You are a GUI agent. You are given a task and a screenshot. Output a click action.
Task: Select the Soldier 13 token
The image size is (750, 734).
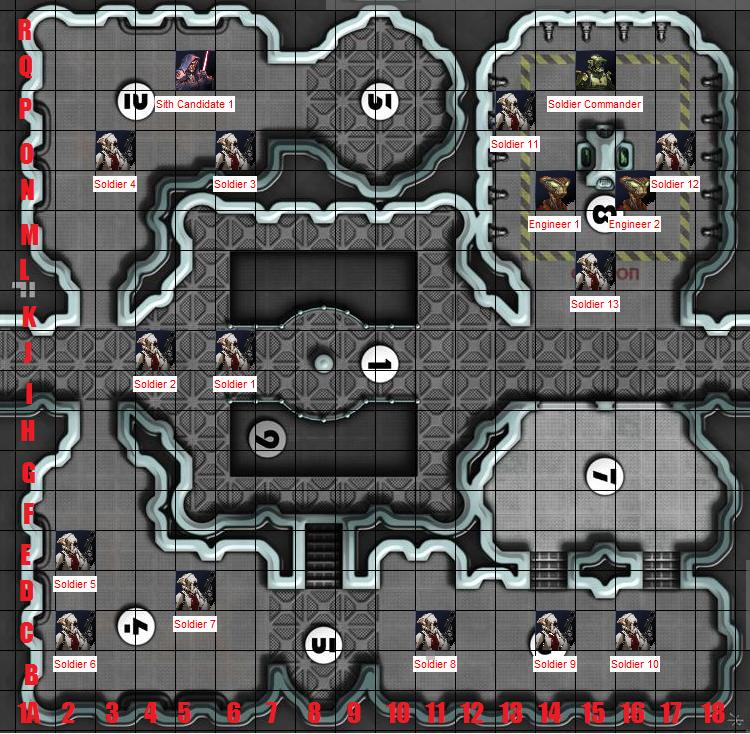595,270
